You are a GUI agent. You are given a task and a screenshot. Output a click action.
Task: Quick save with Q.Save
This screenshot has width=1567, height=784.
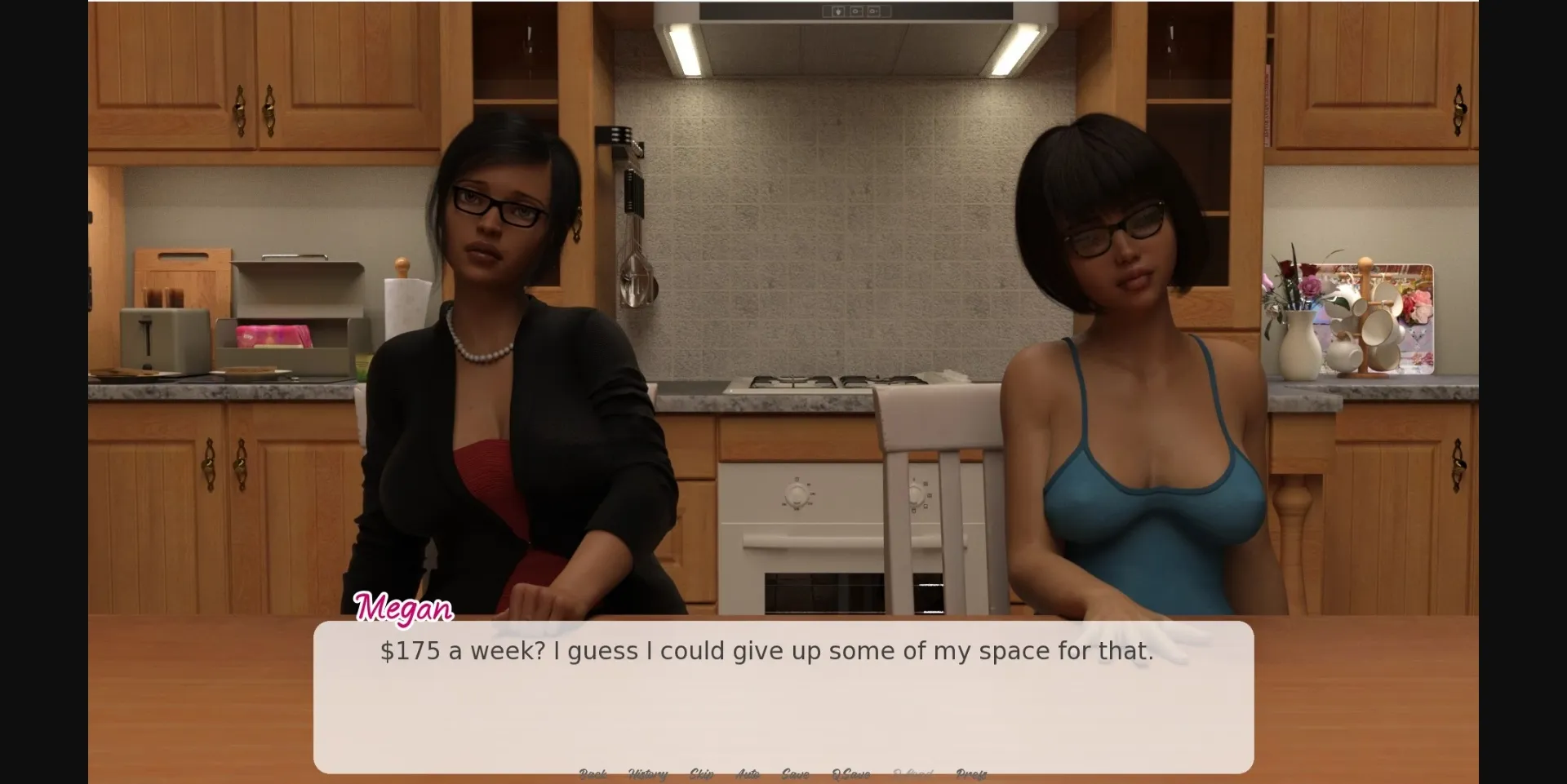tap(850, 773)
